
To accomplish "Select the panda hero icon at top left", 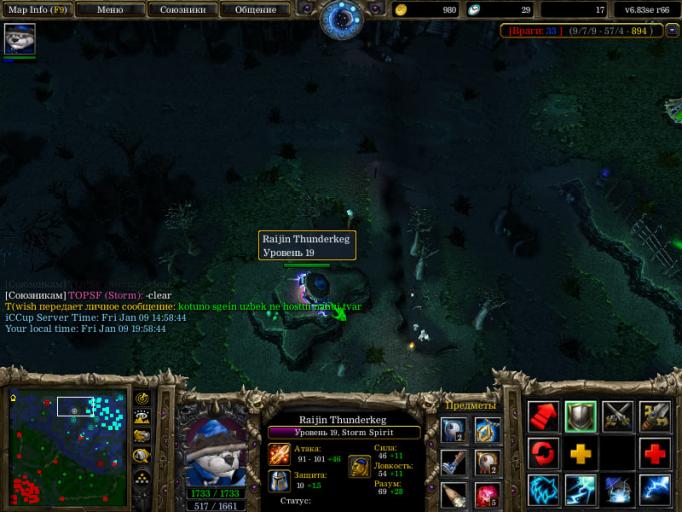I will pos(19,40).
